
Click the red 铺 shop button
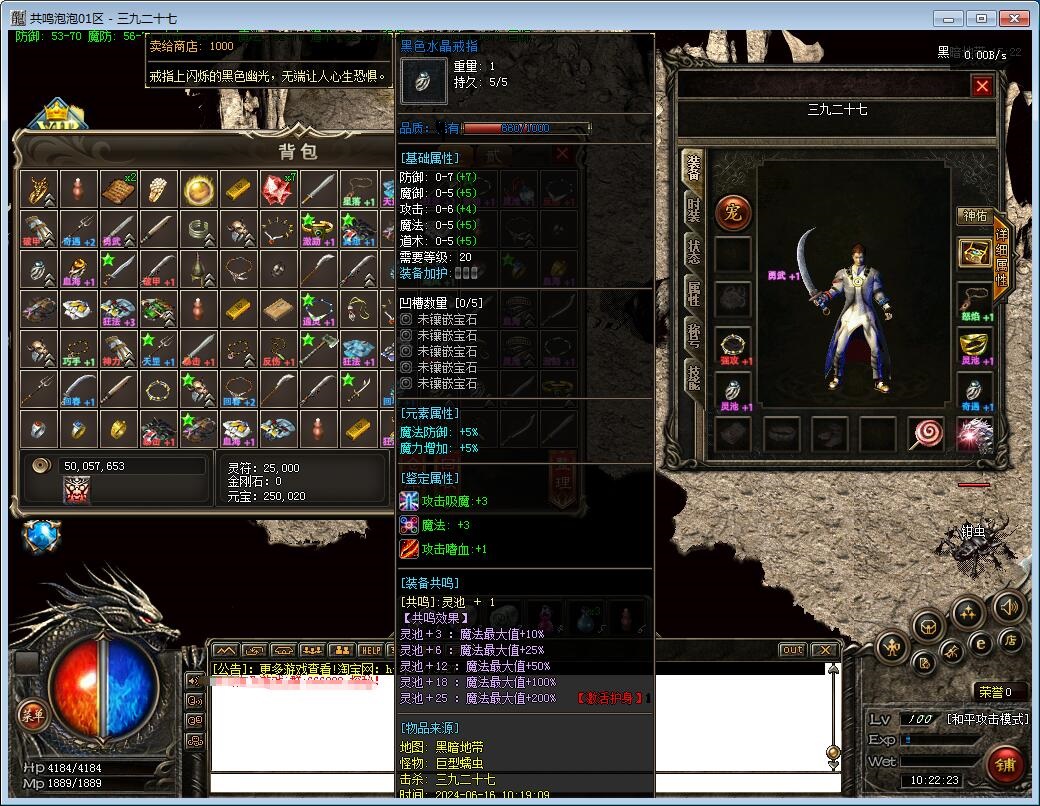pos(1004,765)
